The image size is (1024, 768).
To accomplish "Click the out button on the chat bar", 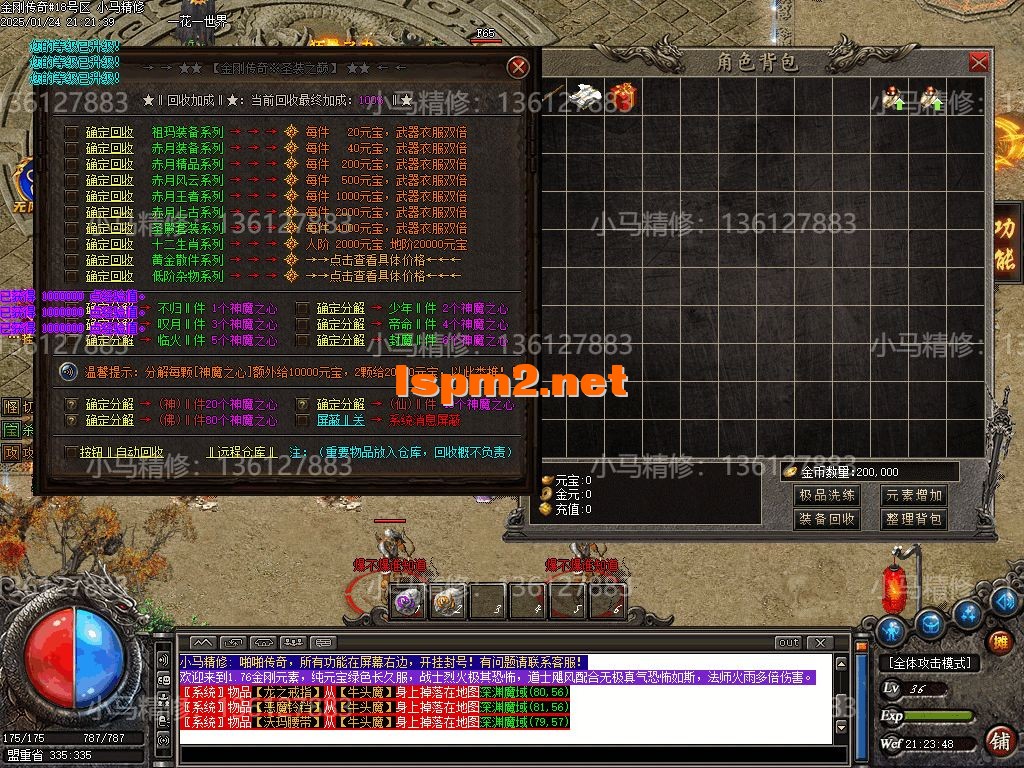I will tap(789, 642).
